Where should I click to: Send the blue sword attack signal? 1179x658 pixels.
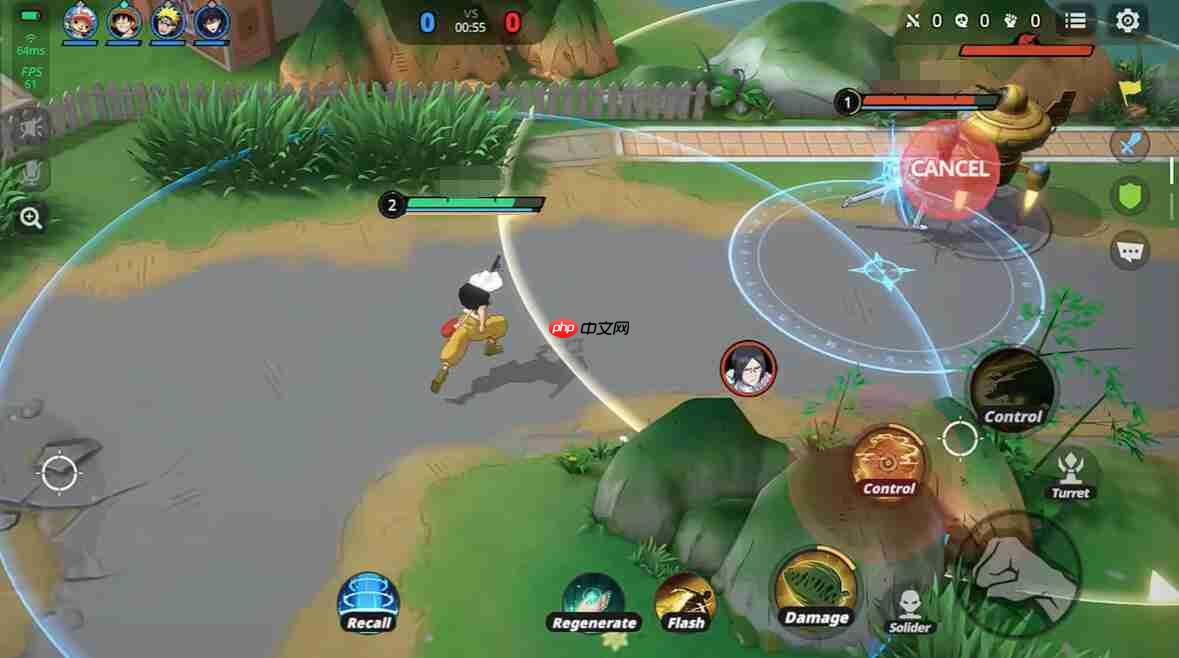[1130, 145]
